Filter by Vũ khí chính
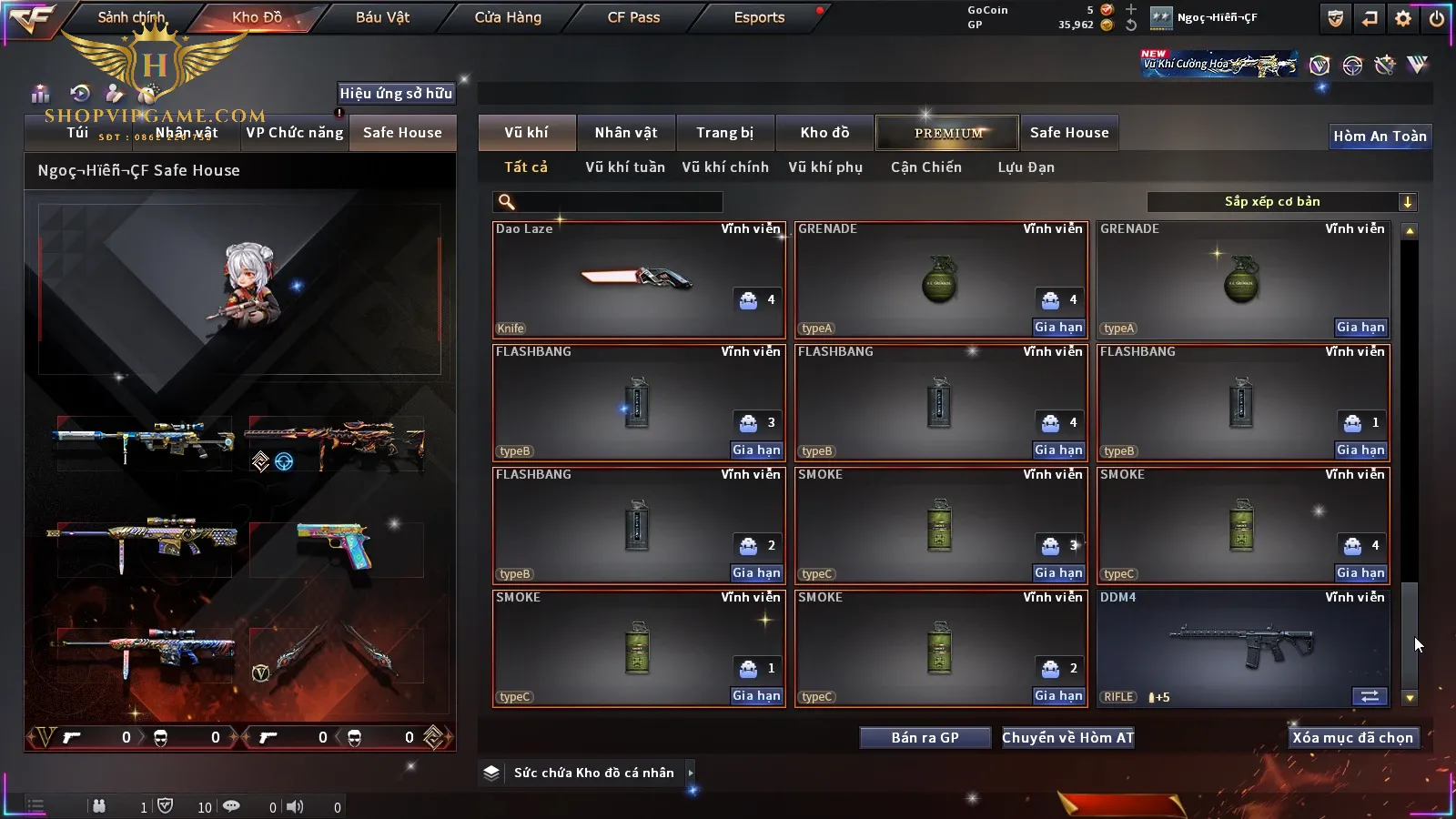The height and width of the screenshot is (819, 1456). [724, 167]
